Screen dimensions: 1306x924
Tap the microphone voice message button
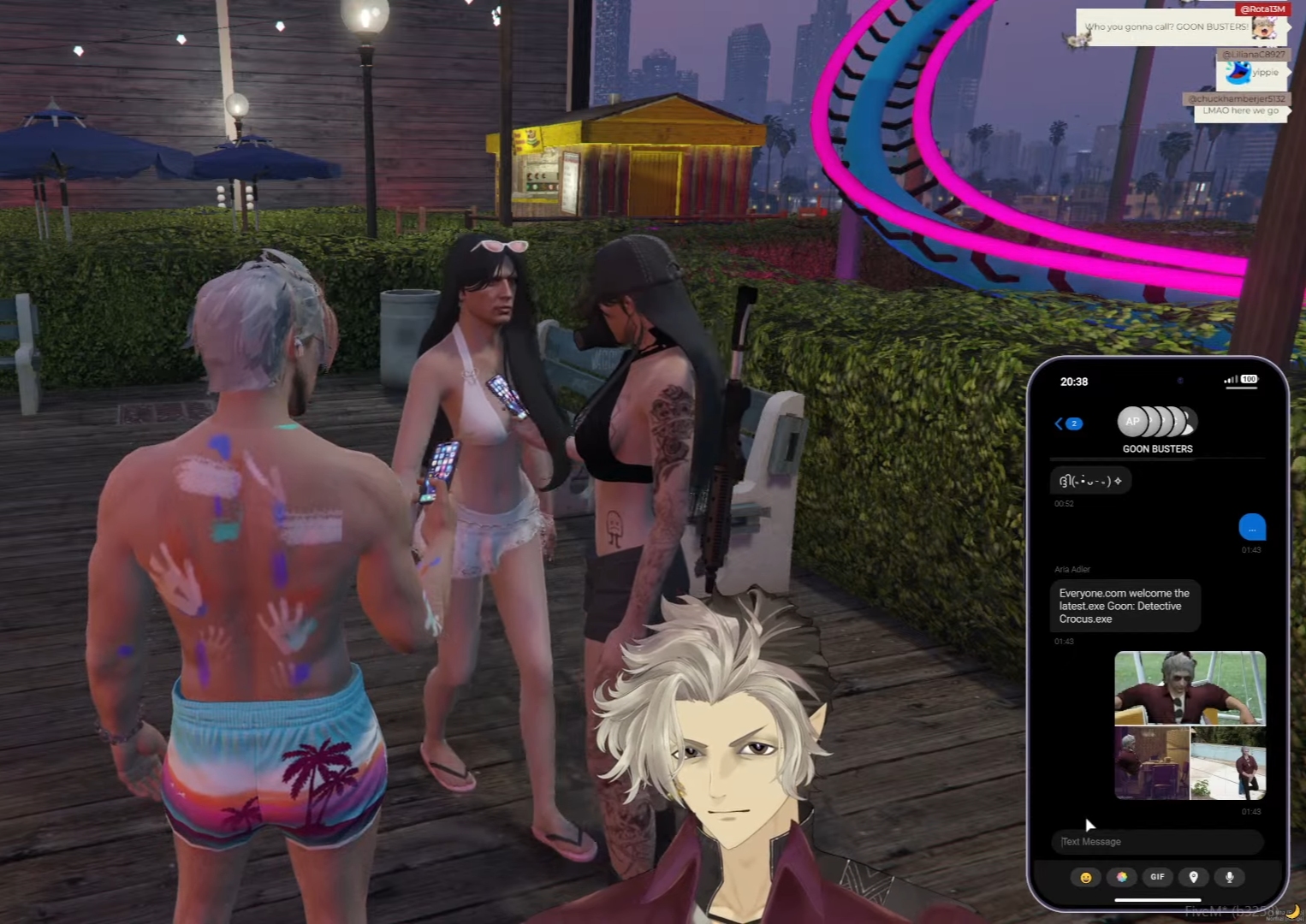click(1229, 877)
